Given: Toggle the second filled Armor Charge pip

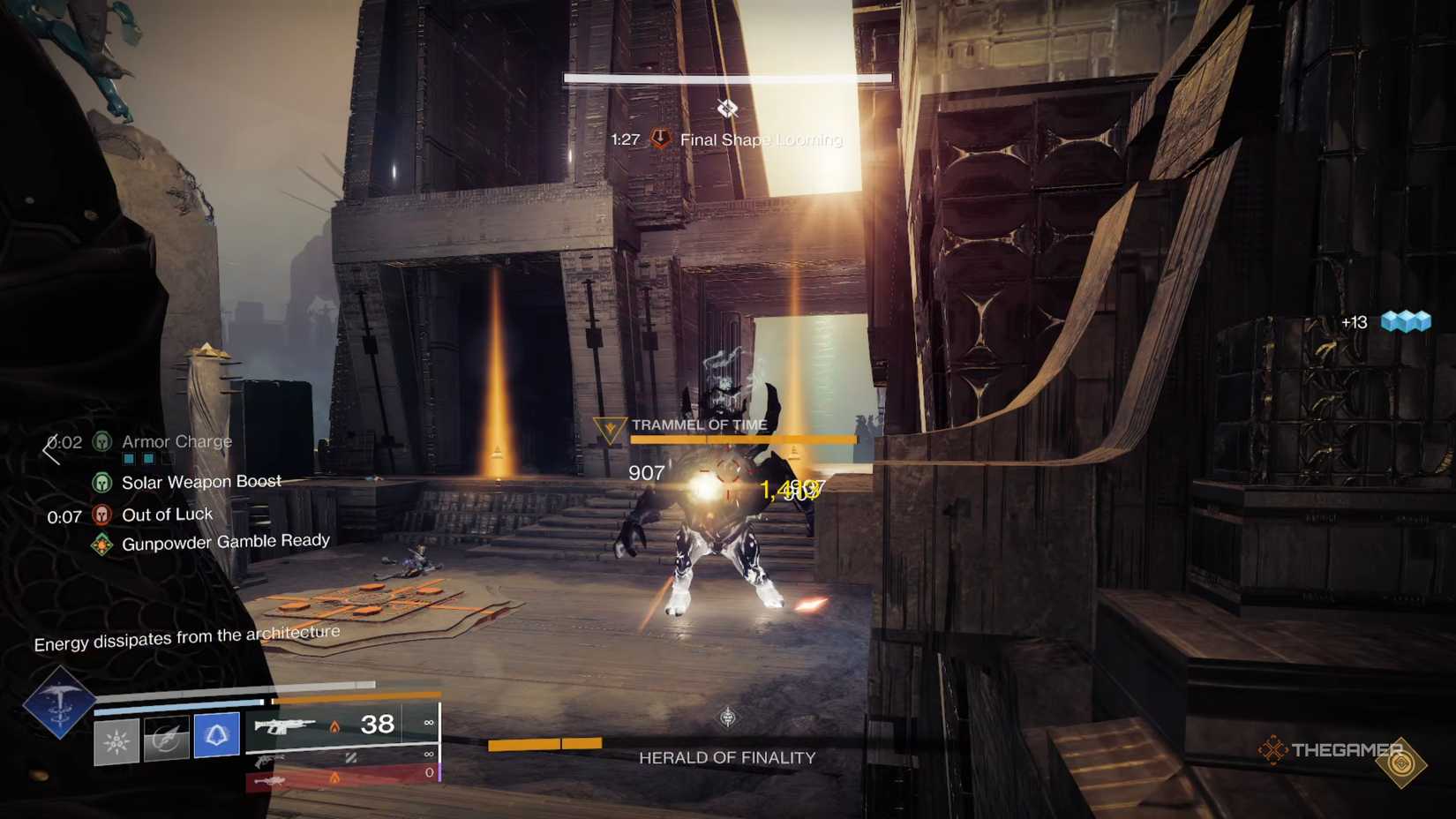Looking at the screenshot, I should point(150,459).
